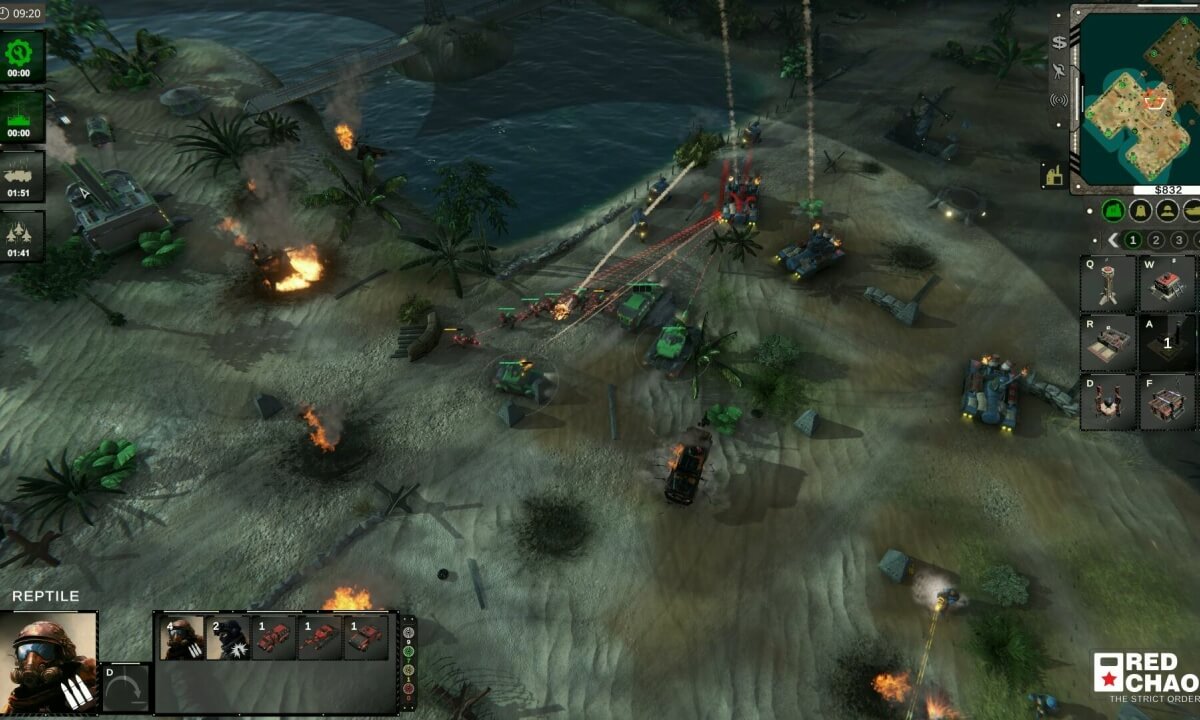
Task: Switch to the tank vehicles production tab
Action: pos(1193,211)
